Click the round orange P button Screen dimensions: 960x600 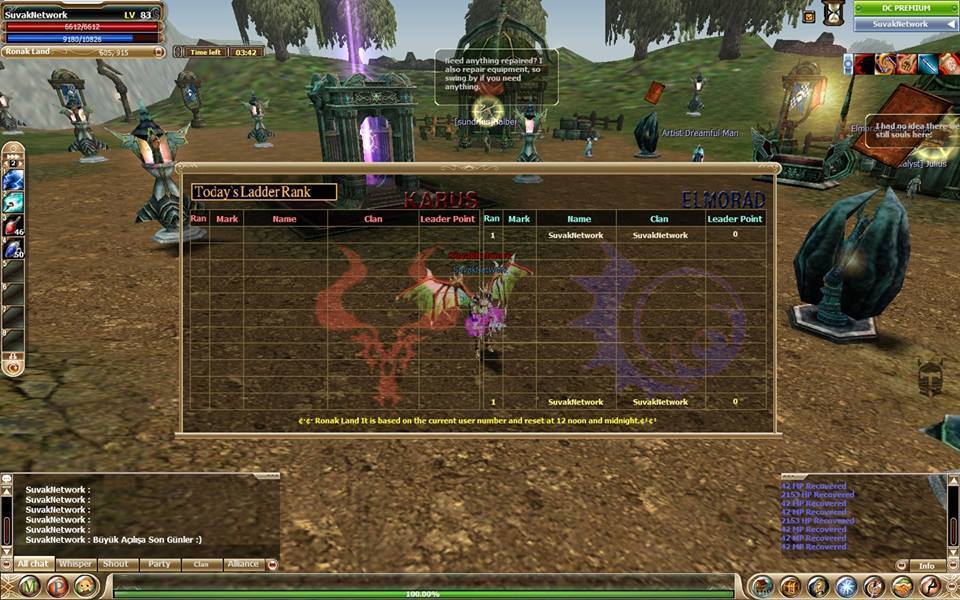tap(57, 586)
